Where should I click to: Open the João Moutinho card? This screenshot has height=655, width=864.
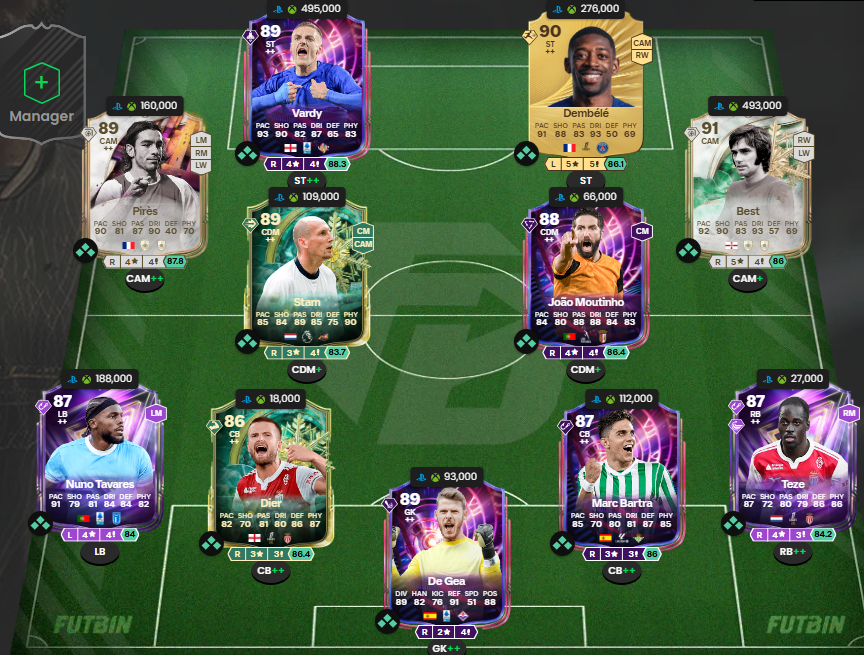click(587, 272)
